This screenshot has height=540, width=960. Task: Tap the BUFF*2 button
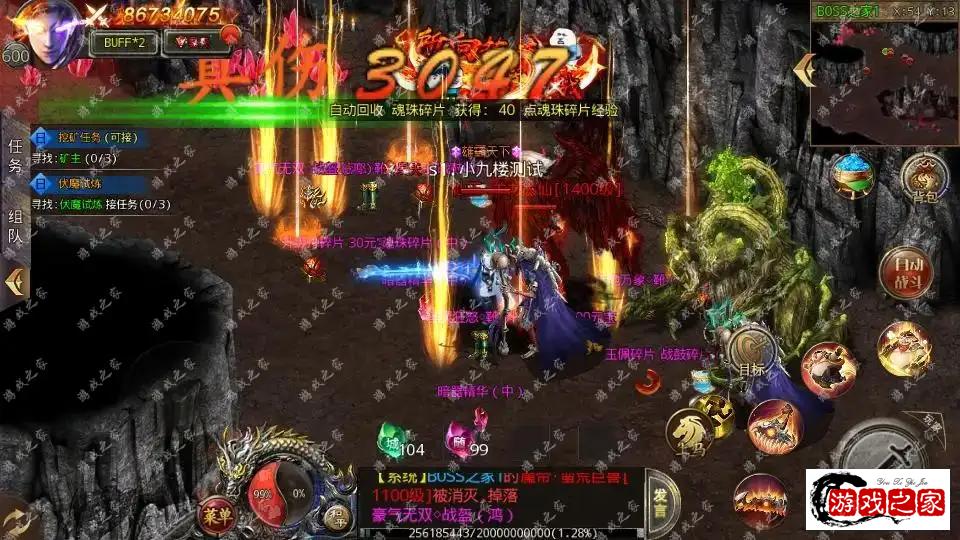point(123,42)
